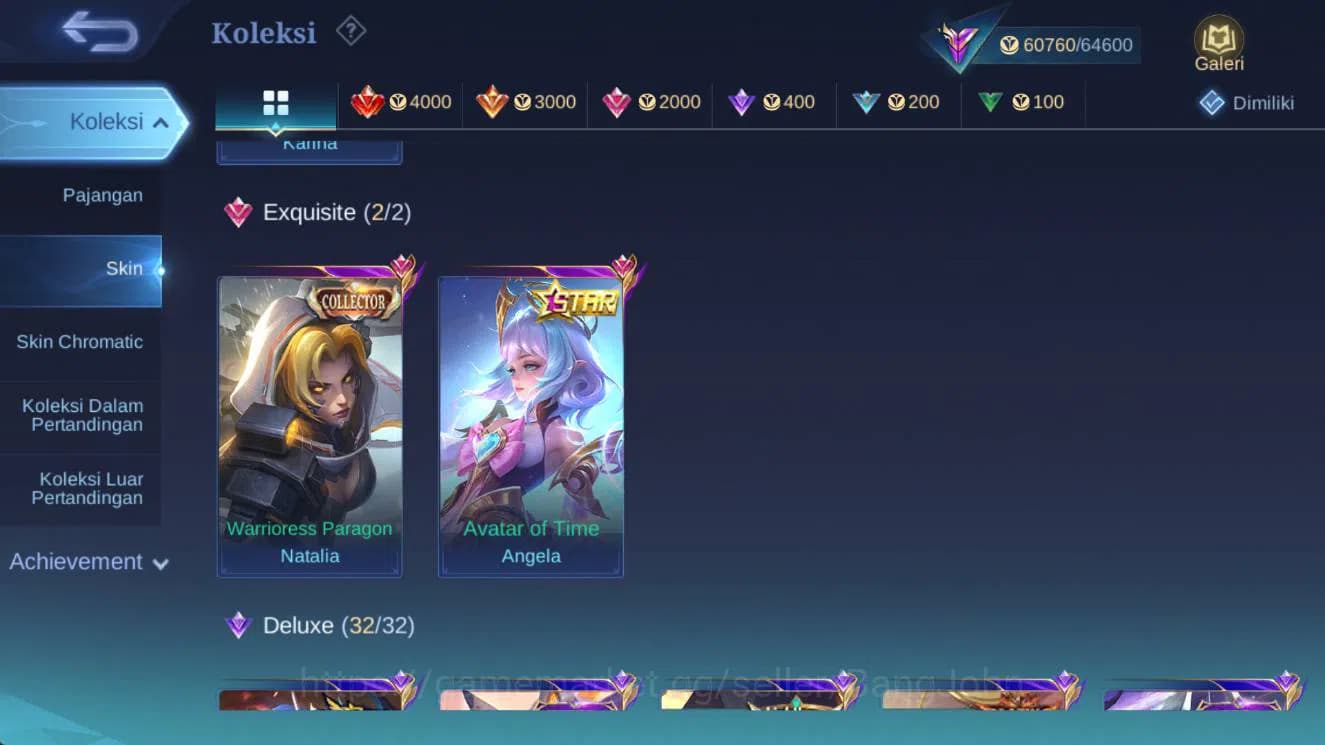The width and height of the screenshot is (1325, 745).
Task: Open Skin Chromatic from the sidebar
Action: tap(80, 341)
